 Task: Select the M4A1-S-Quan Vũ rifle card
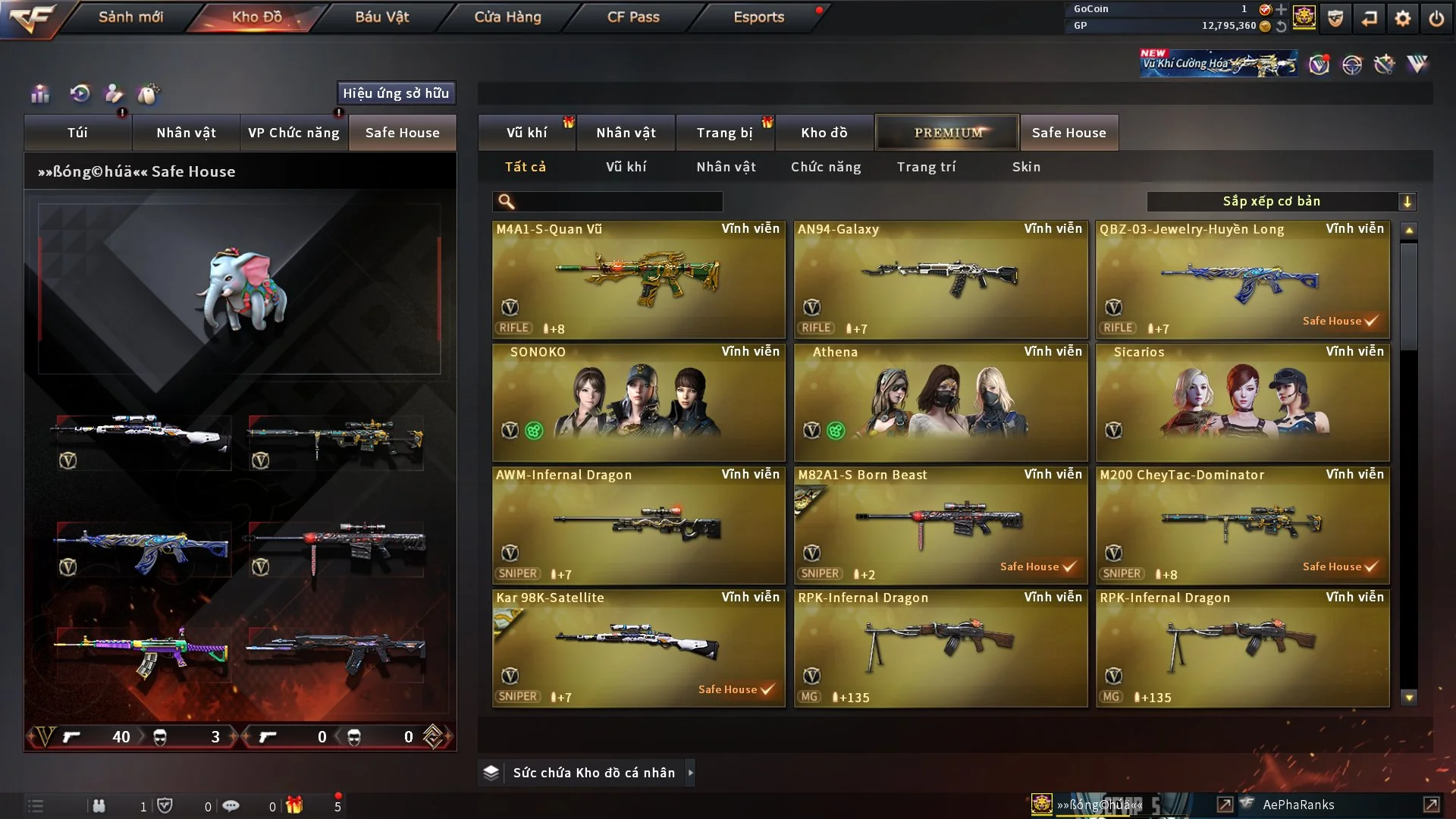(639, 280)
